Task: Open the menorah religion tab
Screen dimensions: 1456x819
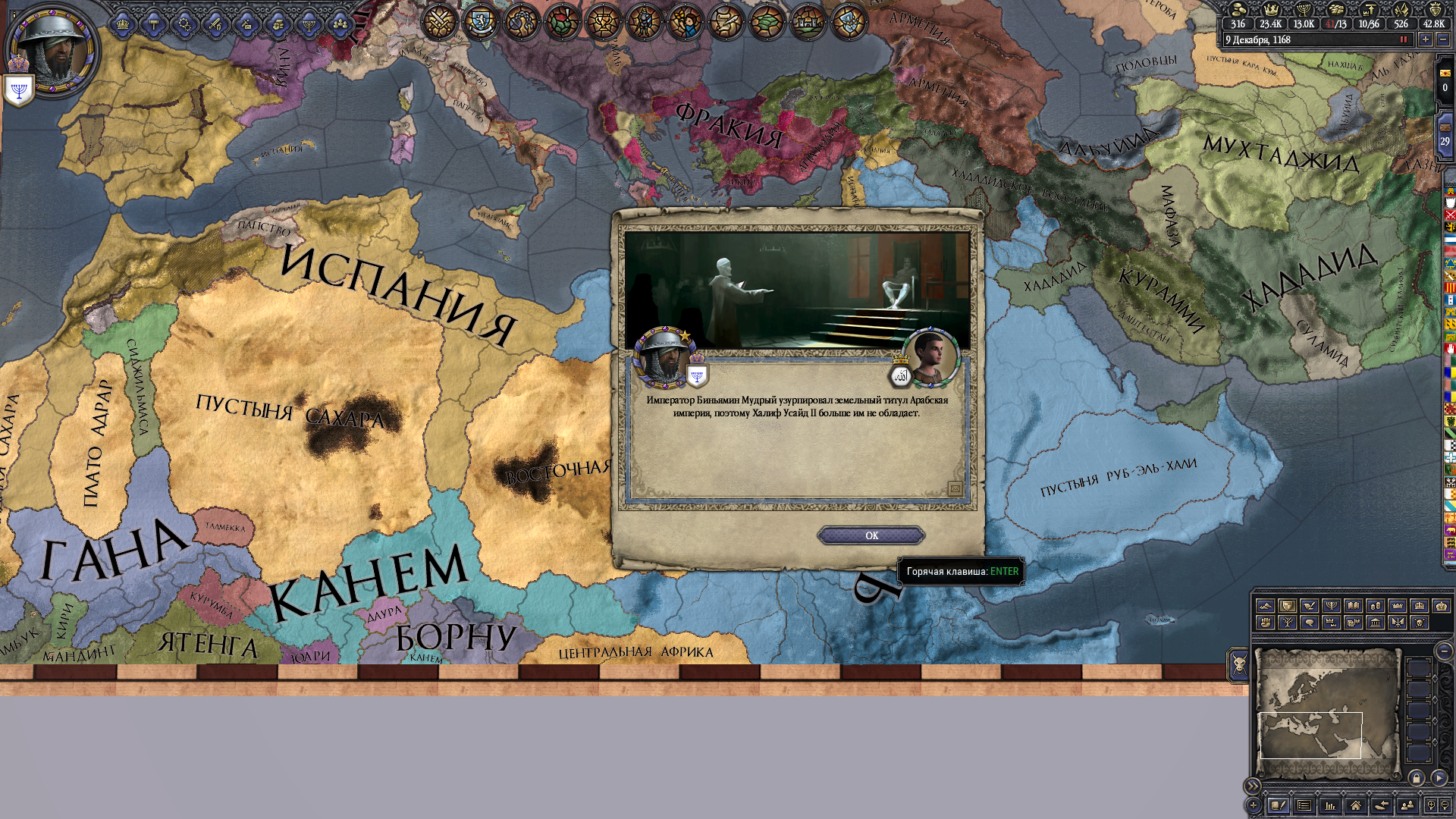Action: click(308, 25)
